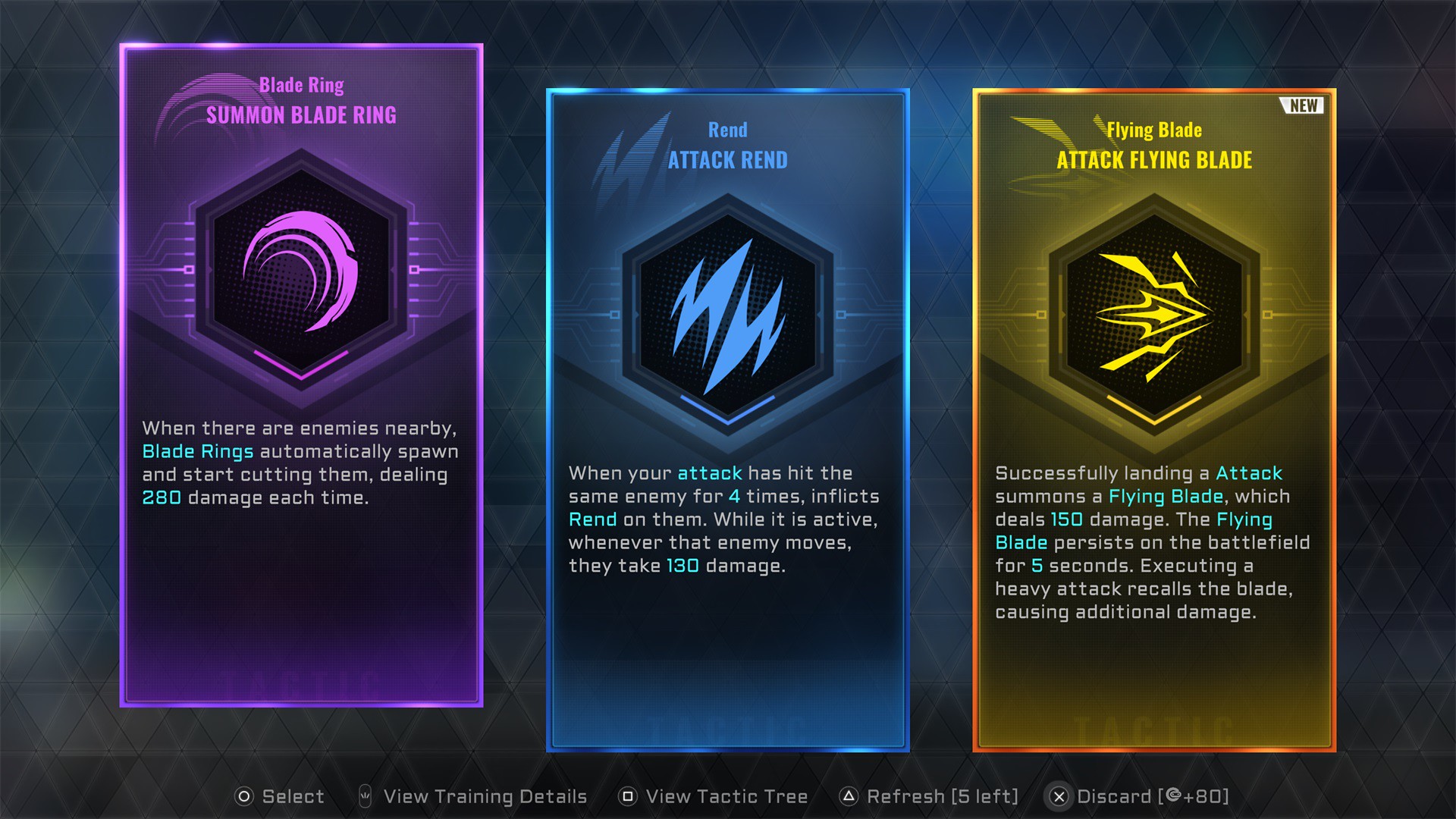
Task: Click the controller icon beside View Training Details
Action: tap(366, 796)
